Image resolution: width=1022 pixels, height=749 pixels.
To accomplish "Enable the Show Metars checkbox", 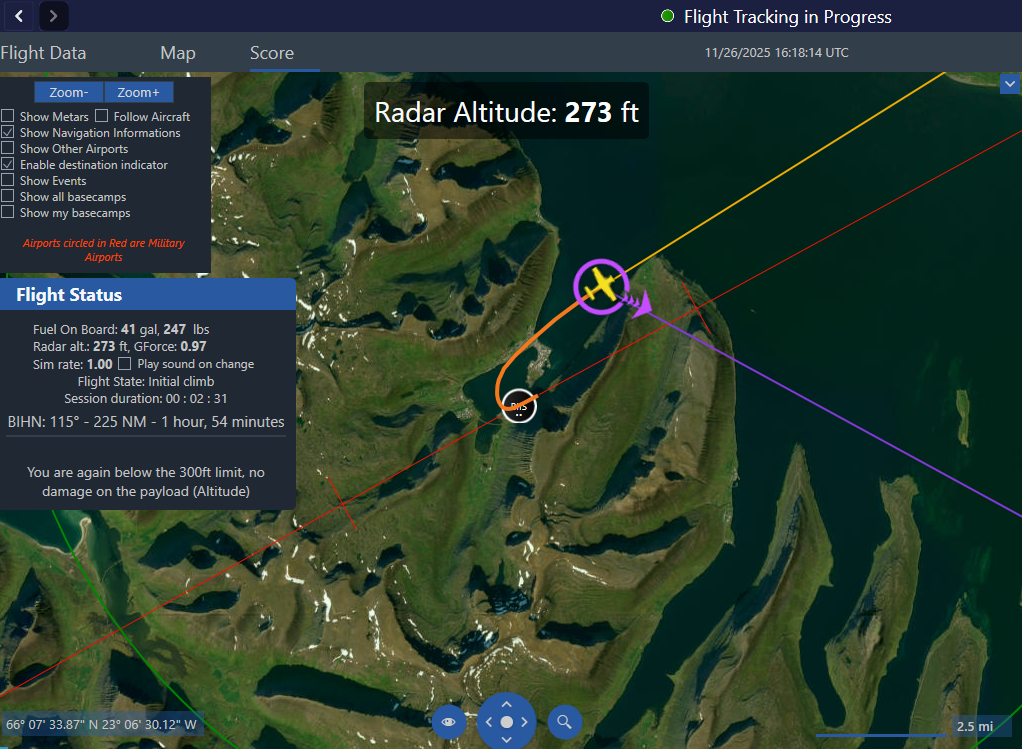I will [x=8, y=117].
